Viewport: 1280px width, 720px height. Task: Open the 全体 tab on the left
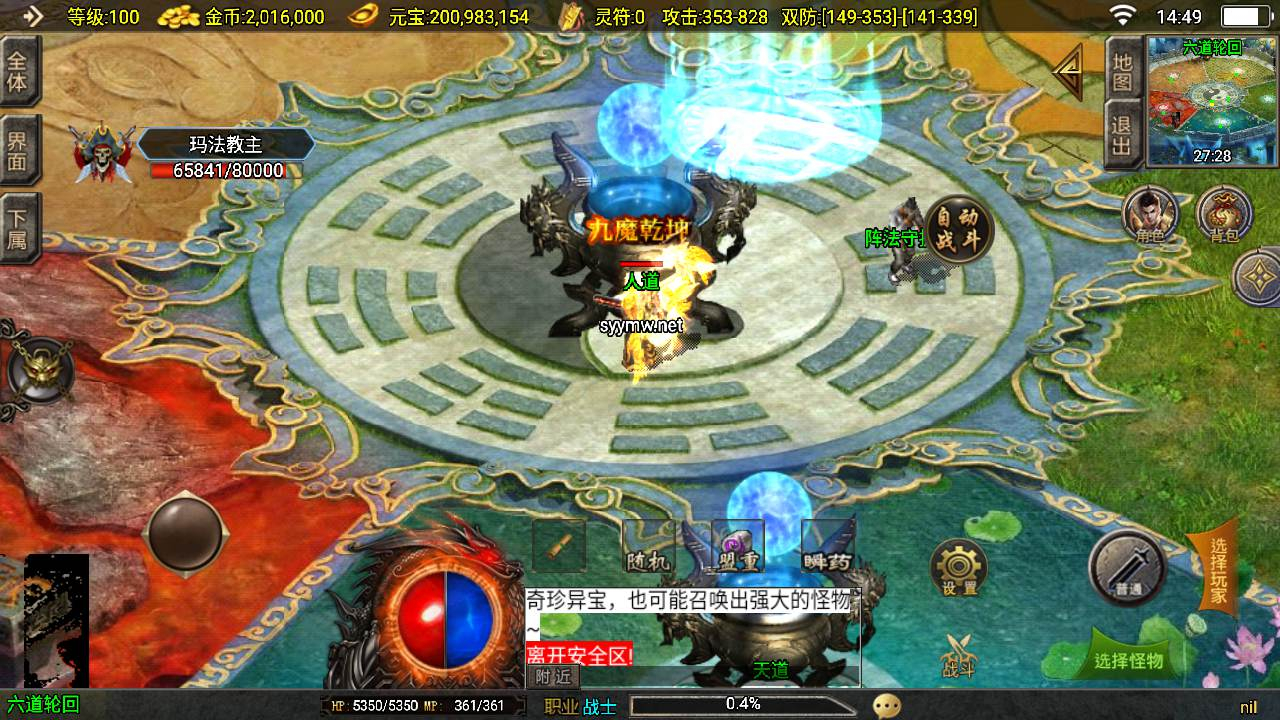tap(18, 71)
